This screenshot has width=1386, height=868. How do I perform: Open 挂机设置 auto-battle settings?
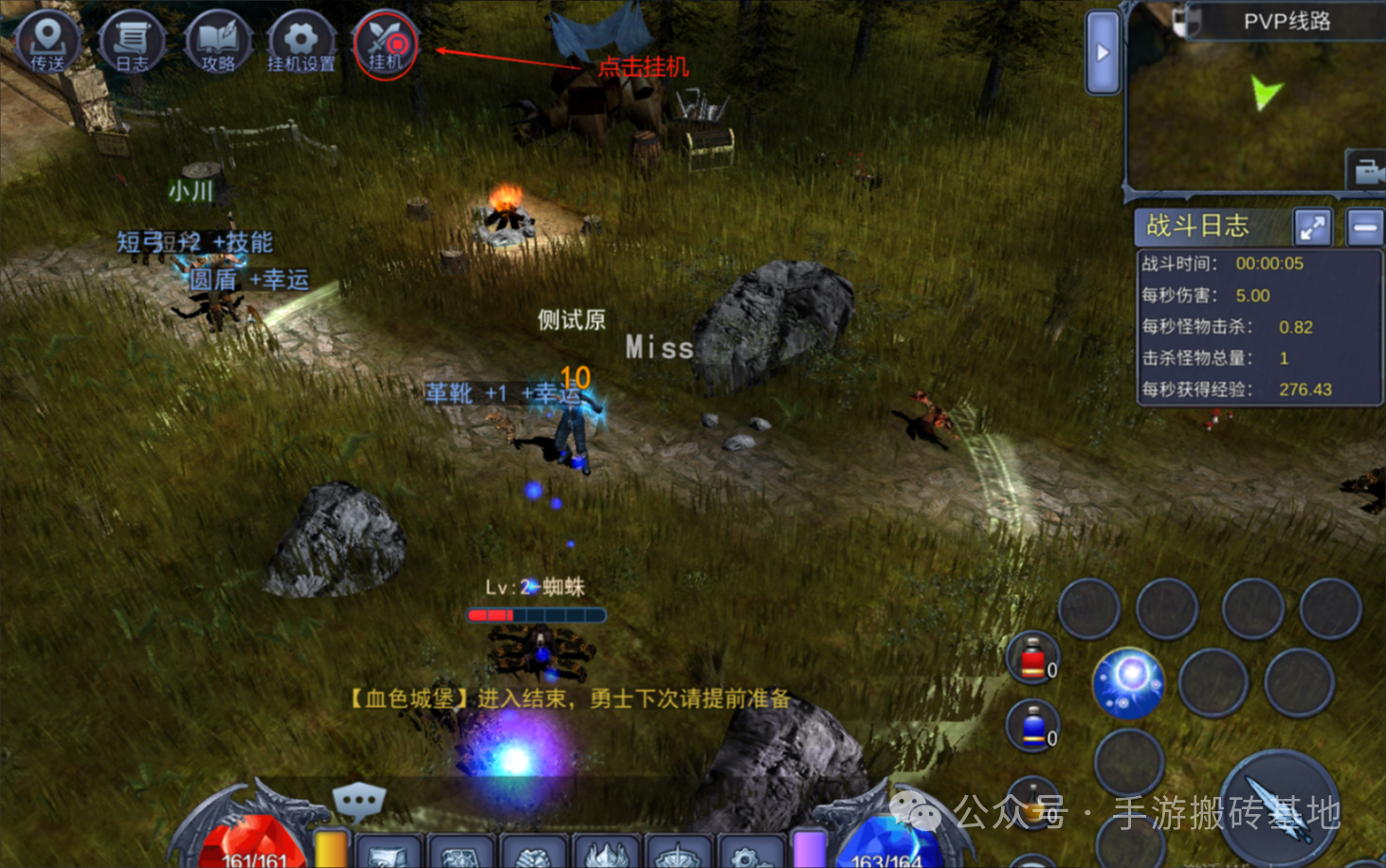click(301, 43)
